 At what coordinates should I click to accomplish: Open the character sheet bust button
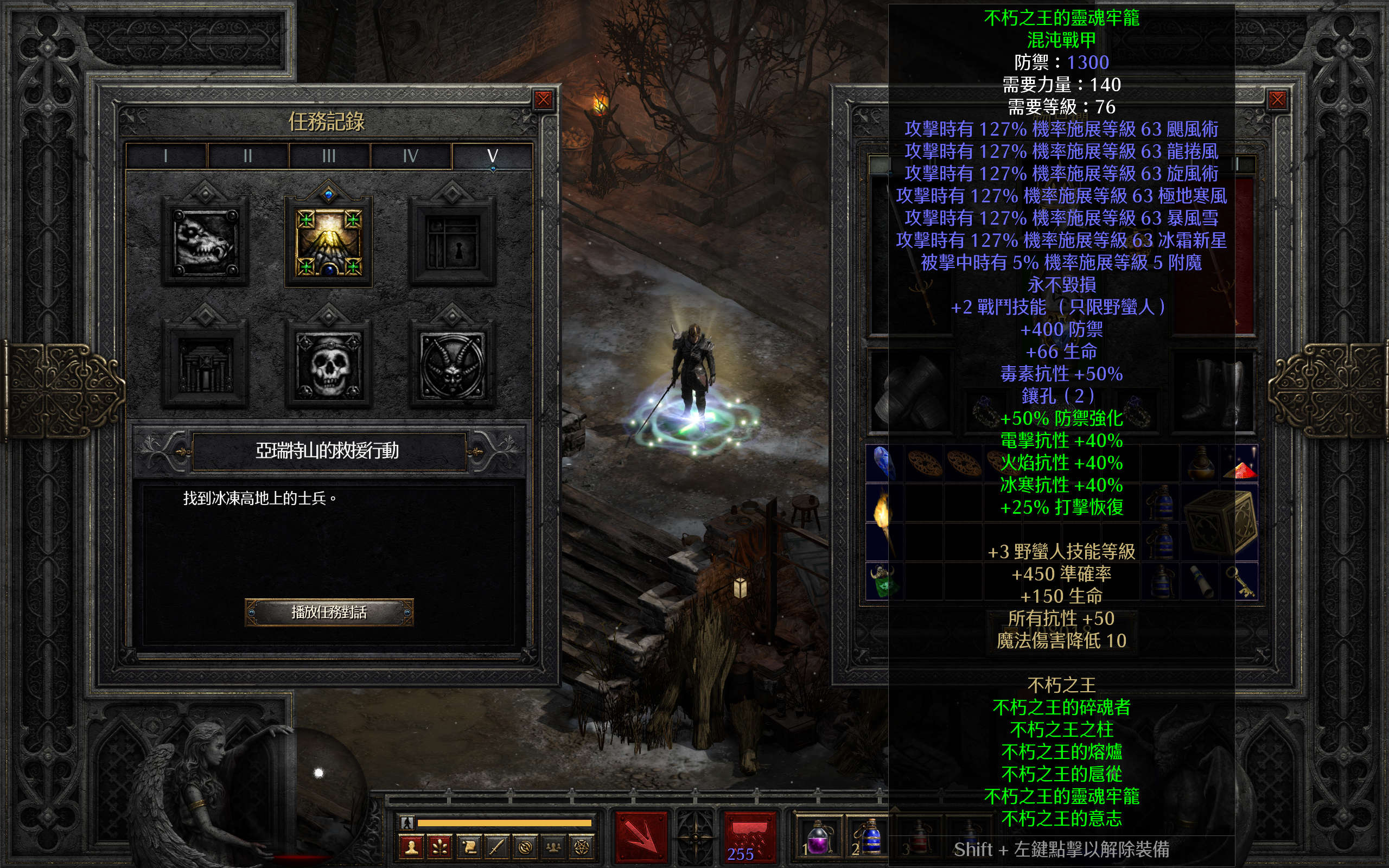411,847
